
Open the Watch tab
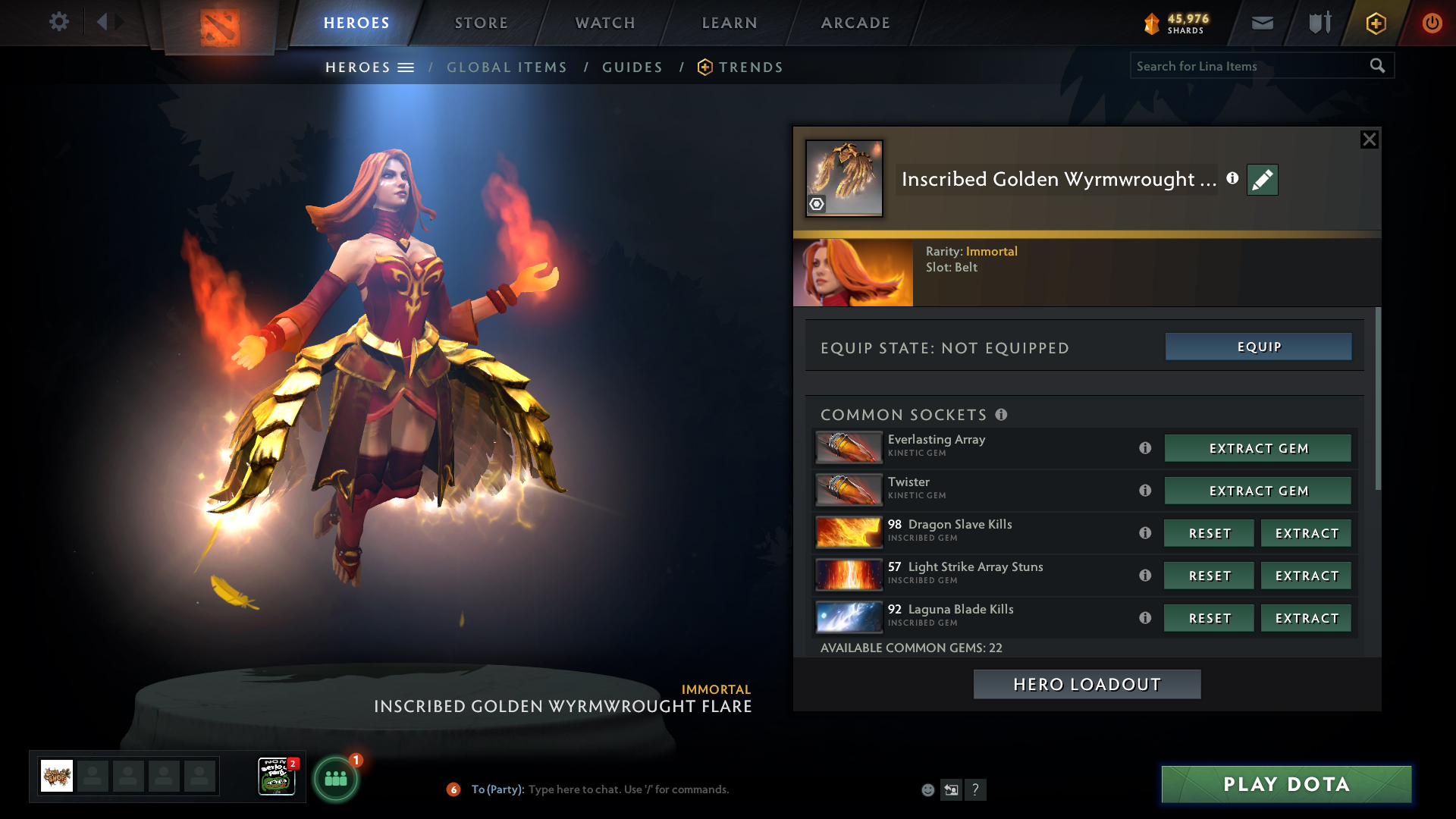click(605, 23)
